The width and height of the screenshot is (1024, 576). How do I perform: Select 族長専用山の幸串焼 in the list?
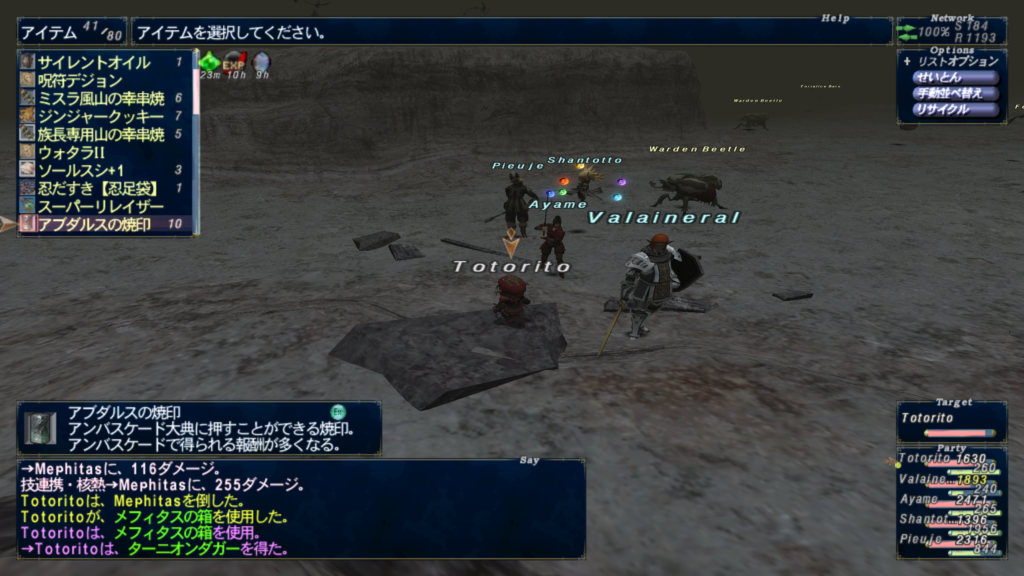(100, 135)
